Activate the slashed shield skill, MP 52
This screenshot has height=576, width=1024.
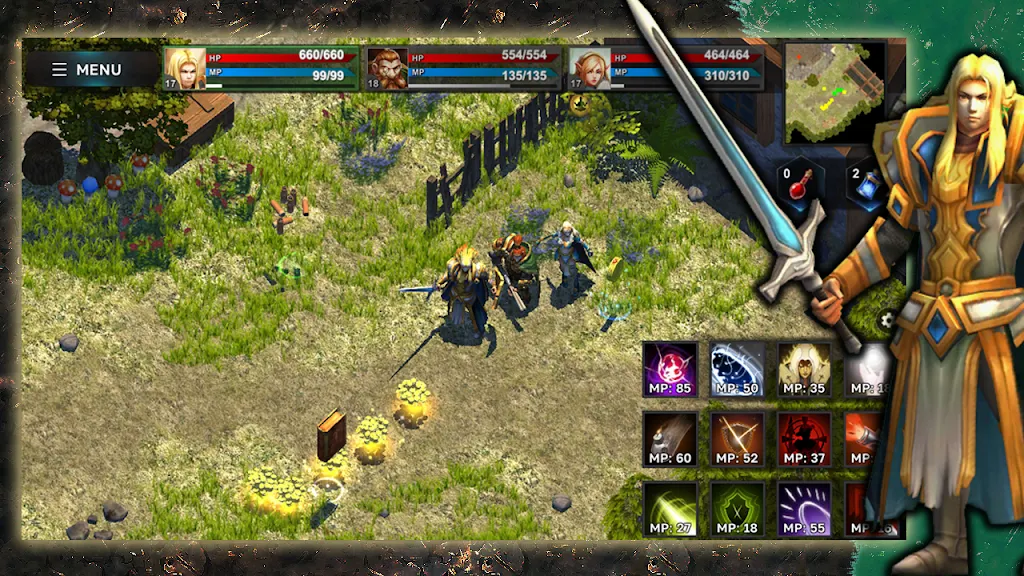point(737,439)
